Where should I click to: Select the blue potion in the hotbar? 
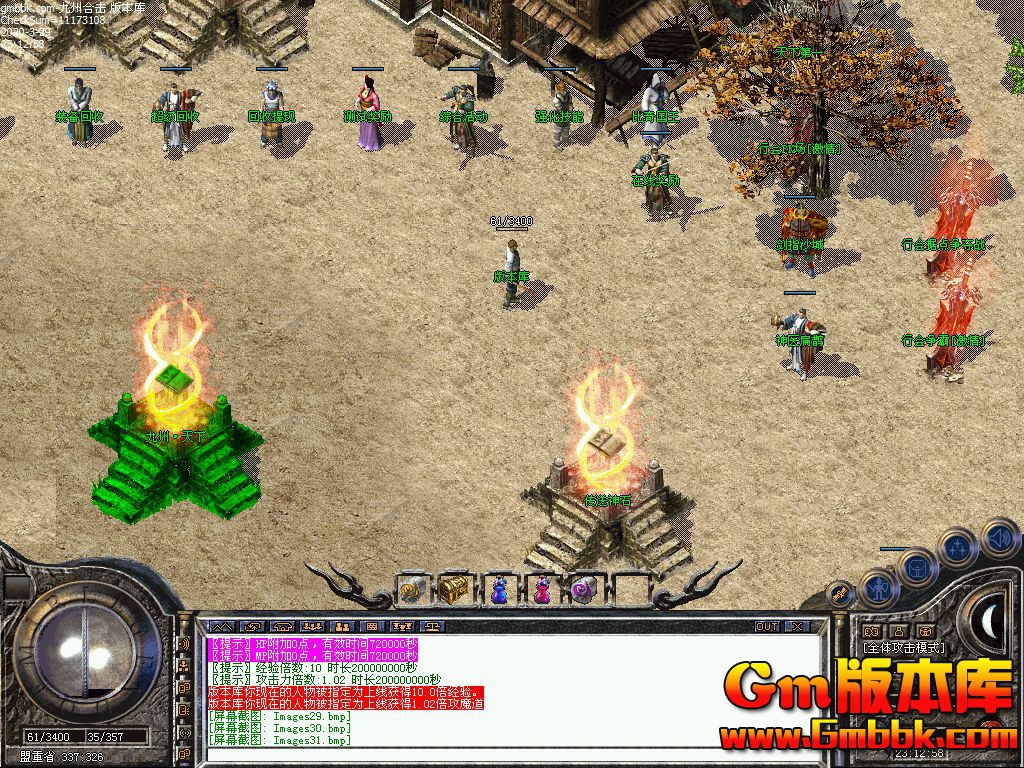[x=498, y=590]
